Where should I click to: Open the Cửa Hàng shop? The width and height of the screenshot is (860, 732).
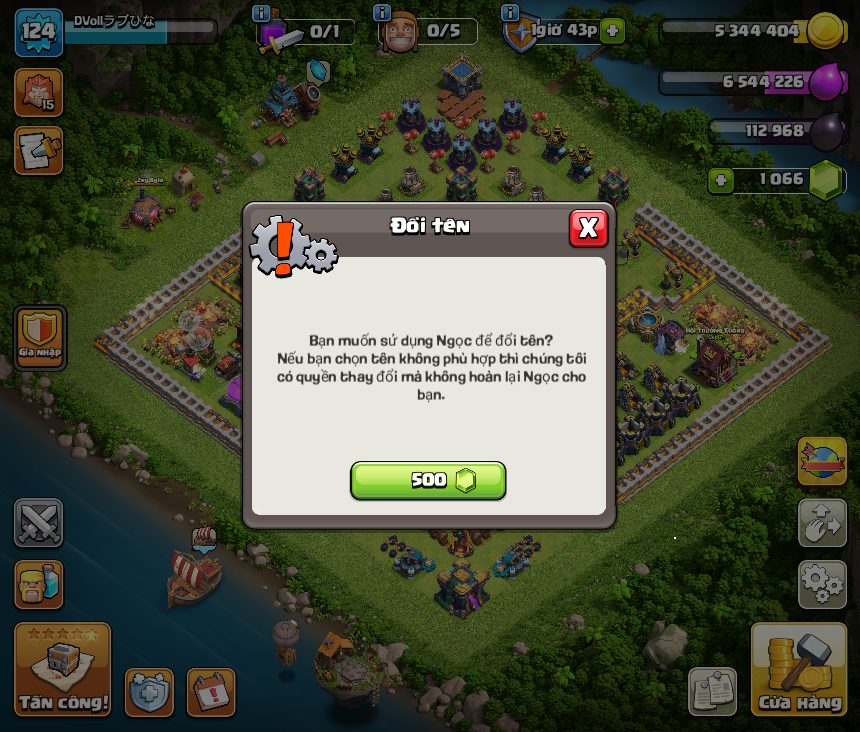(799, 670)
